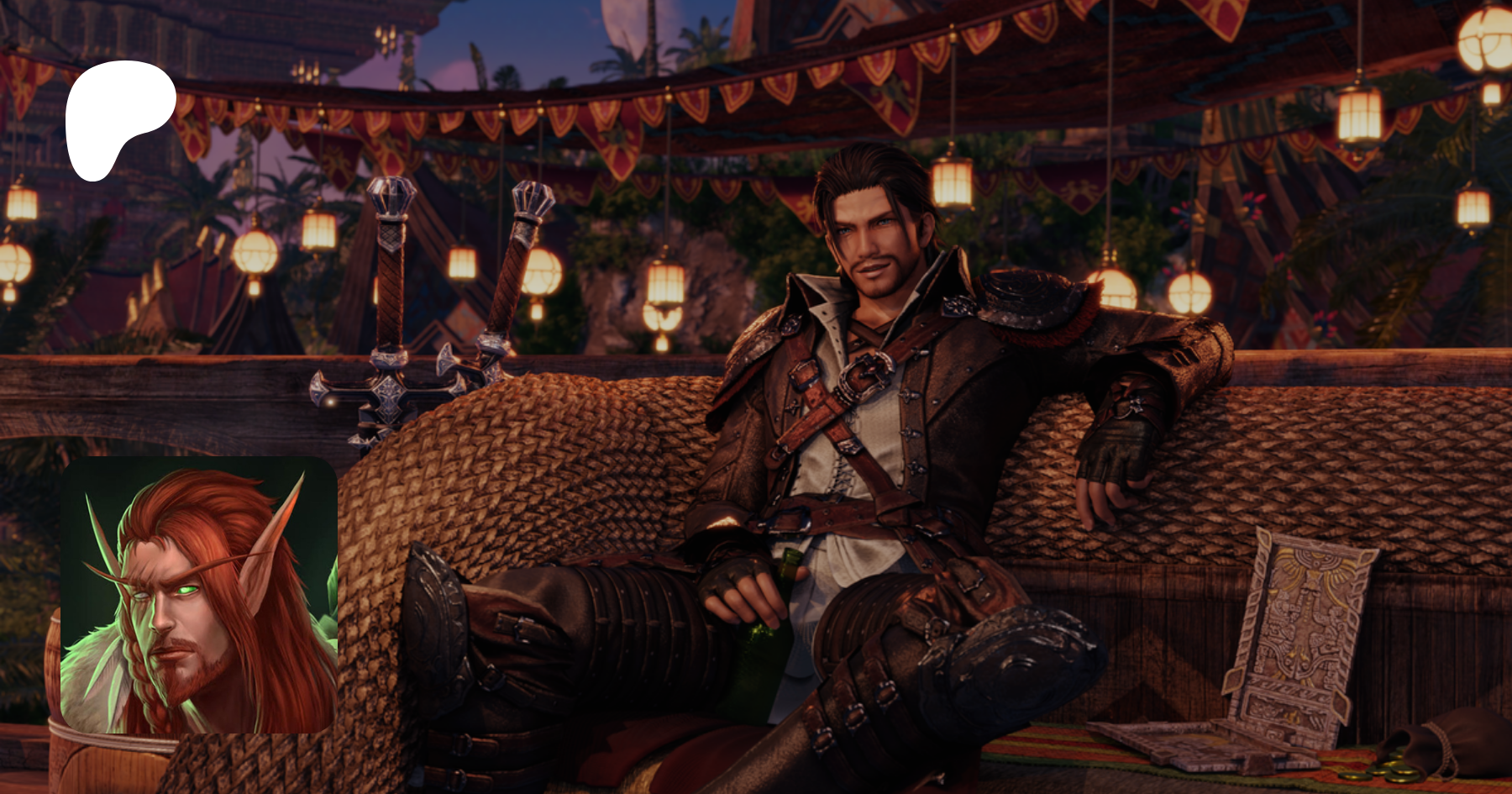Screen dimensions: 1512x794
Task: Open the red-haired elf avatar thumbnail
Action: pyautogui.click(x=199, y=595)
